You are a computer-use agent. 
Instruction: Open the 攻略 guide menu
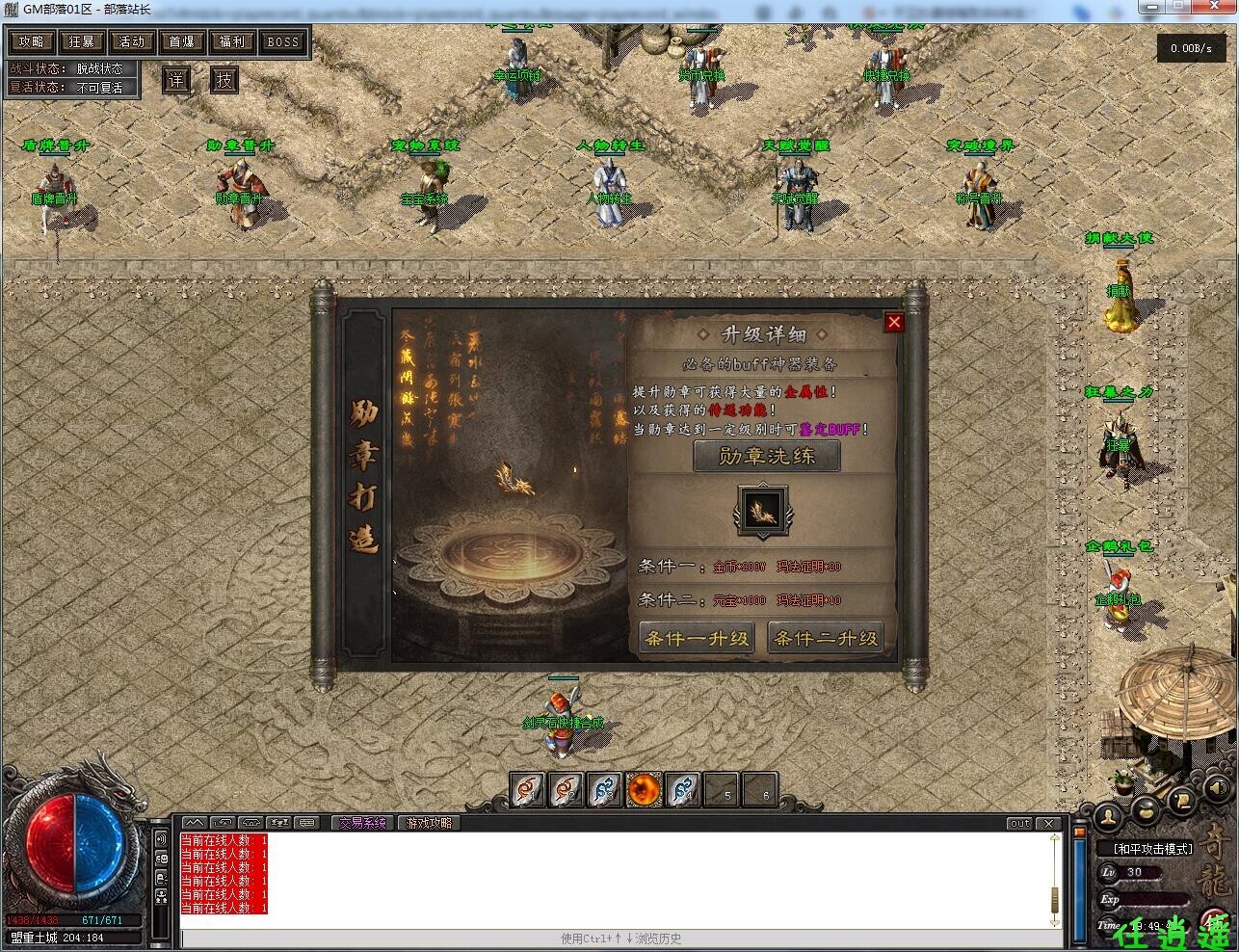32,41
